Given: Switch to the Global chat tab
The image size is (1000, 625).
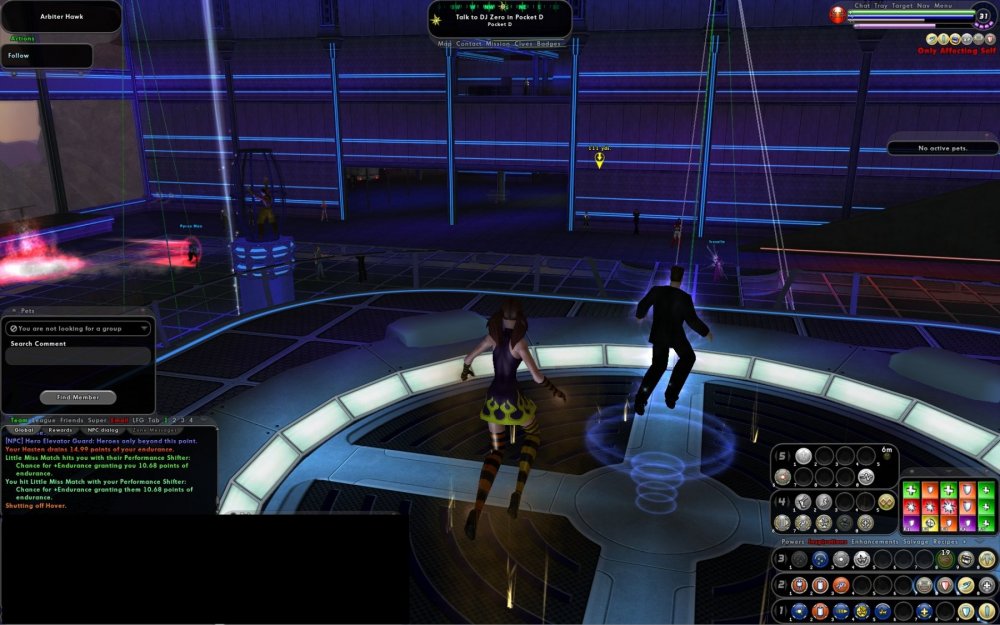Looking at the screenshot, I should pyautogui.click(x=22, y=430).
